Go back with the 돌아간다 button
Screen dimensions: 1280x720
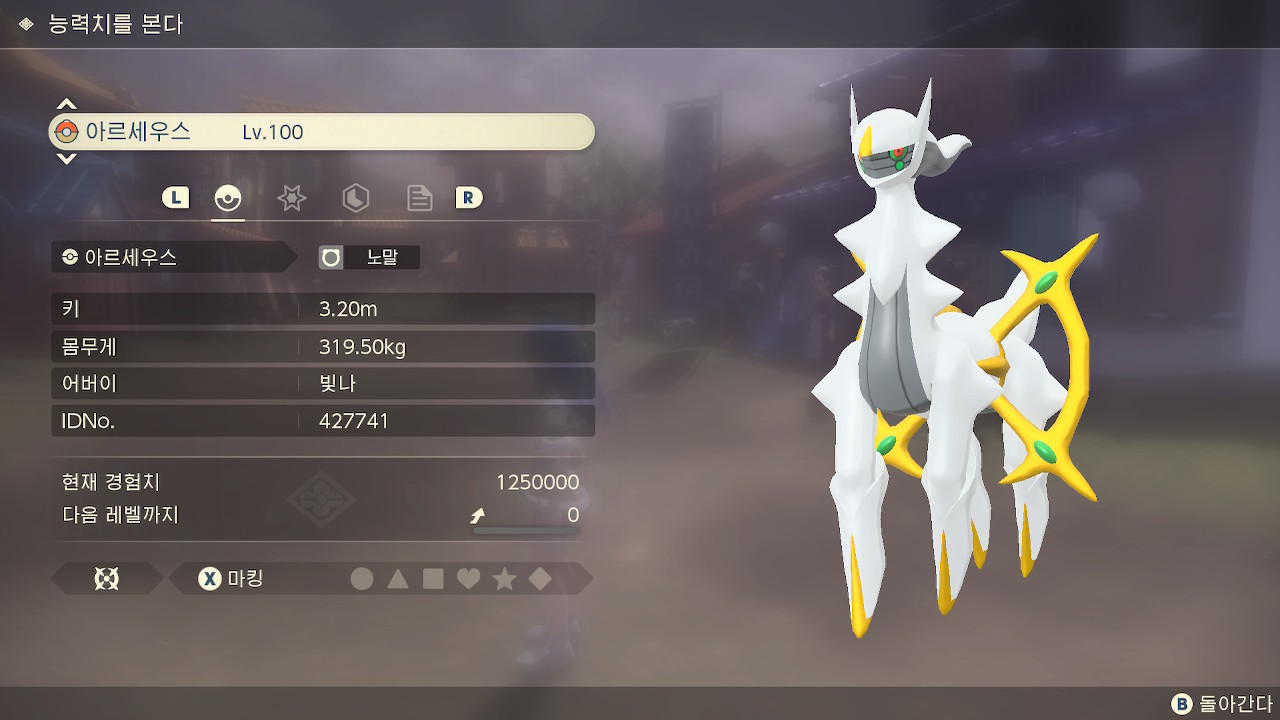click(1222, 704)
